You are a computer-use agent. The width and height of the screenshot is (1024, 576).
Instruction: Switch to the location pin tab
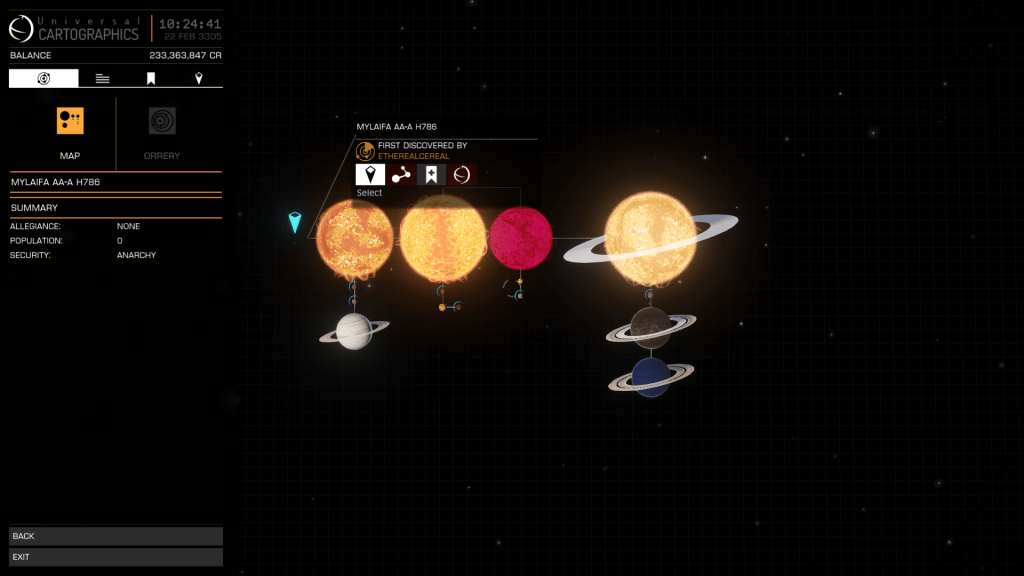(x=198, y=78)
